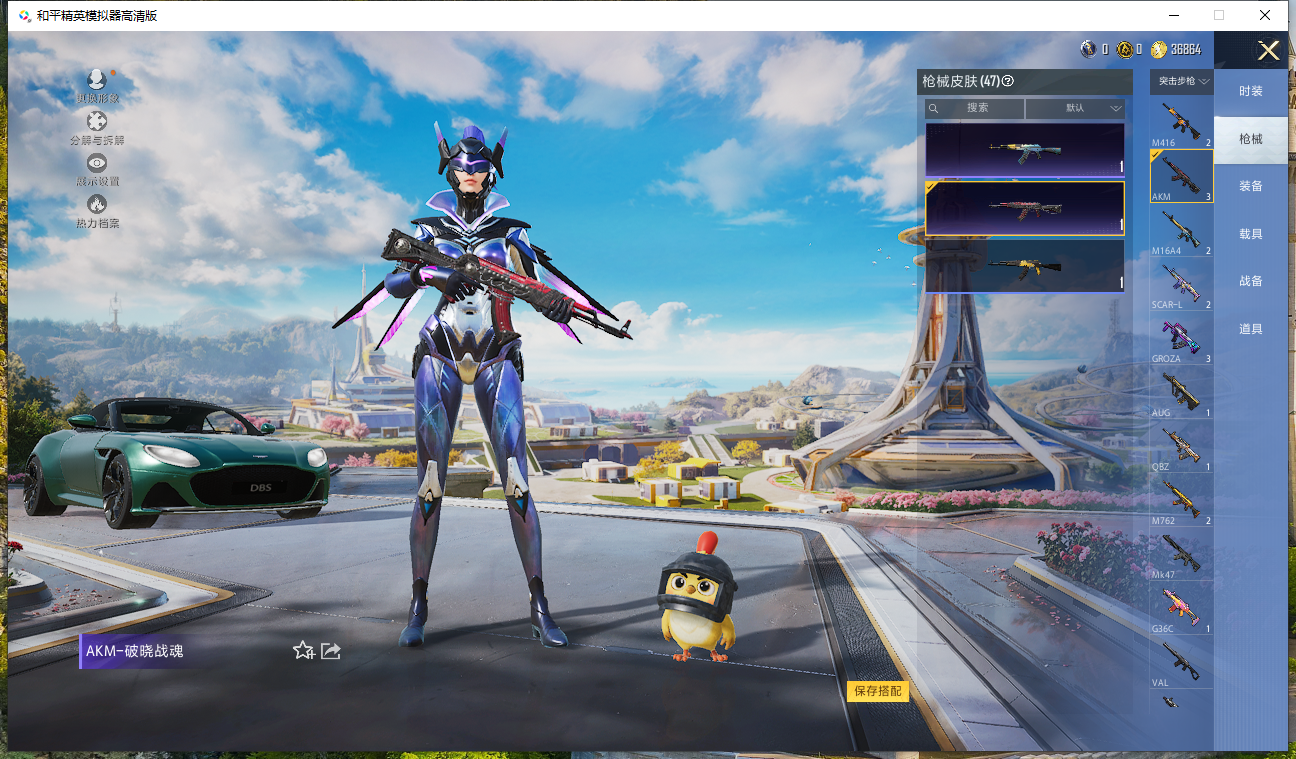The image size is (1296, 759).
Task: Open the 默认 sort order dropdown
Action: (x=1075, y=108)
